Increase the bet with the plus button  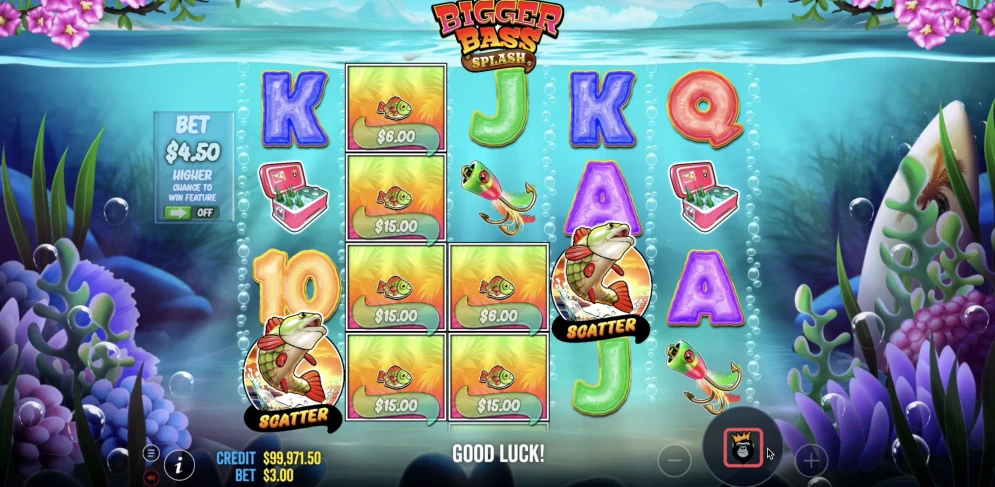pos(810,461)
